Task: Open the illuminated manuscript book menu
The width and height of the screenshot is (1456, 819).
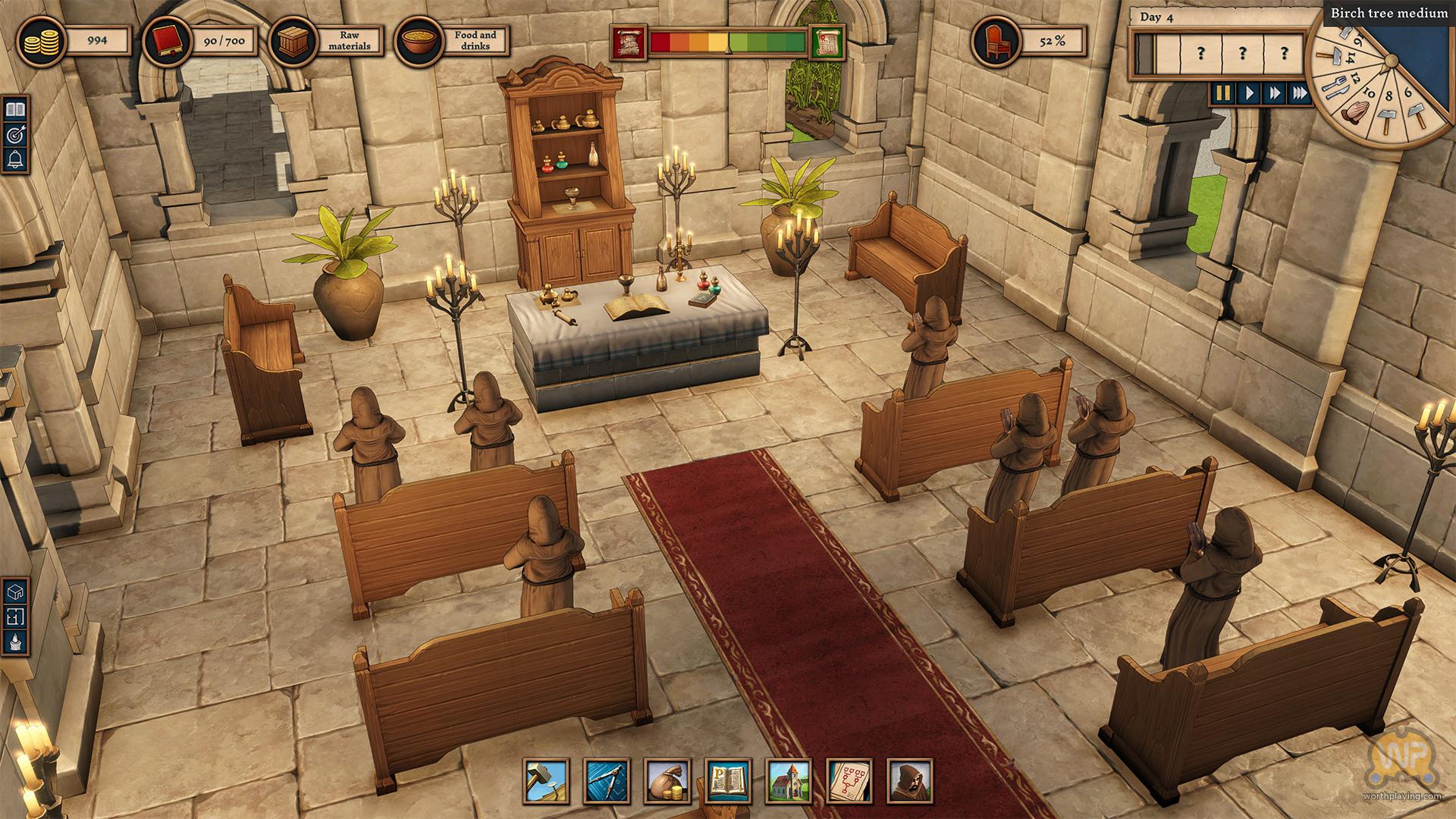Action: point(728,781)
